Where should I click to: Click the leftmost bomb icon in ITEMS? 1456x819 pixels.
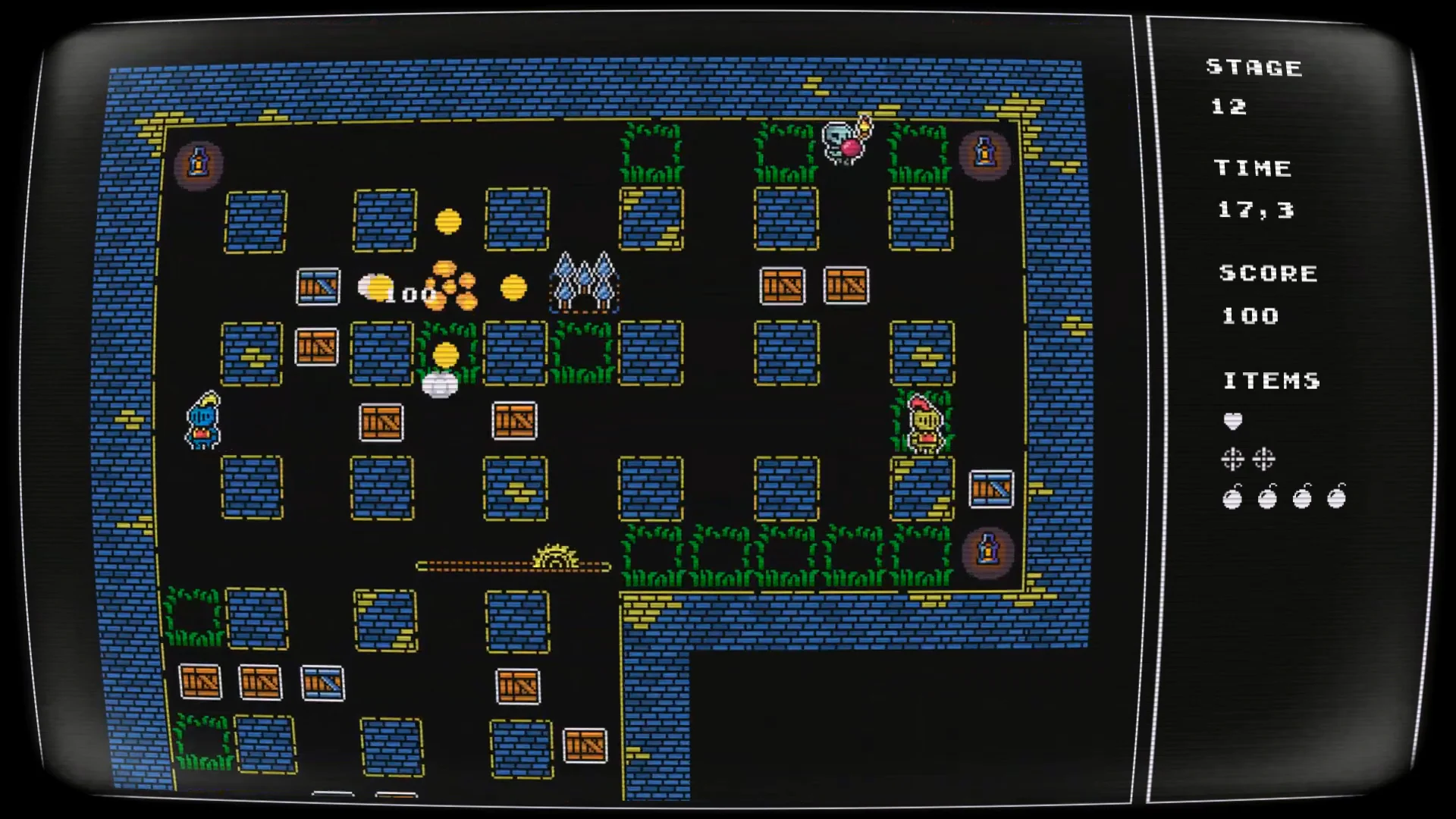click(1234, 498)
